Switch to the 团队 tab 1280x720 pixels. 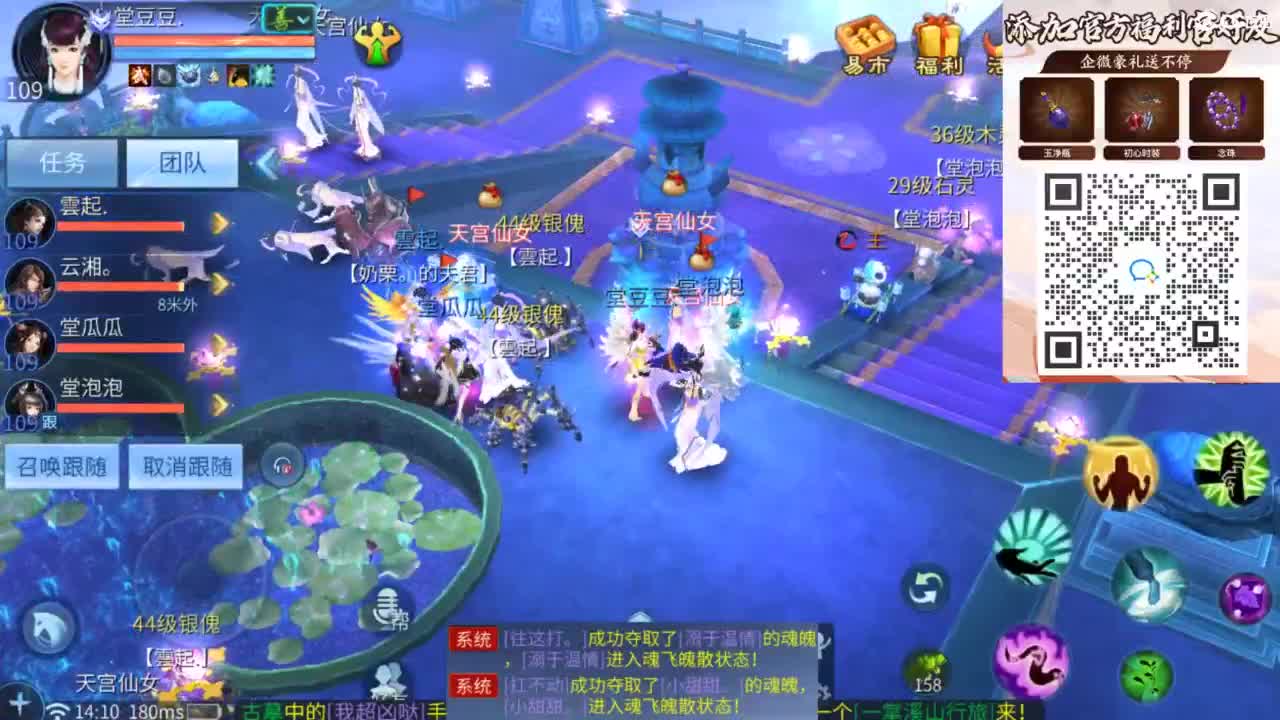click(182, 162)
